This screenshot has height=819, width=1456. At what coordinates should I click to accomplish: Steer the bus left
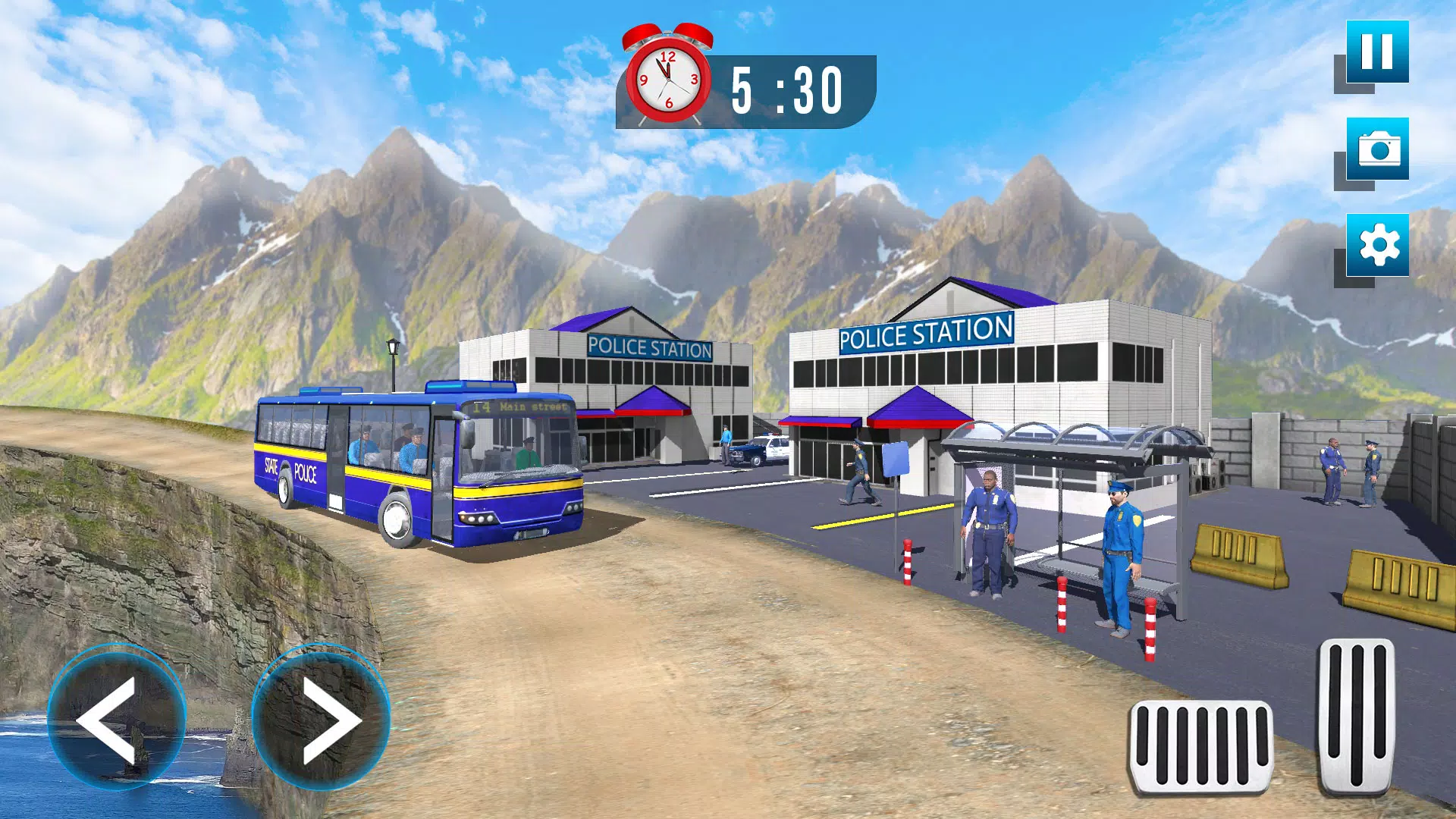coord(116,717)
